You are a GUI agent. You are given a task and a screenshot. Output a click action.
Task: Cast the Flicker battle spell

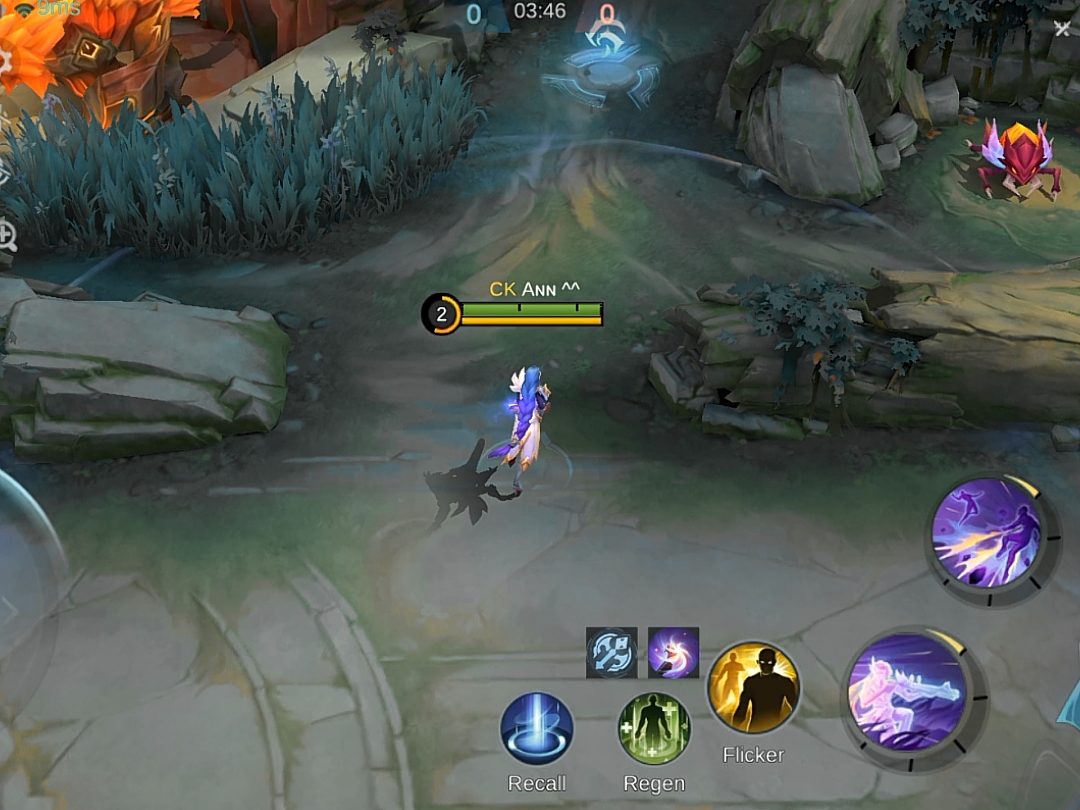tap(754, 688)
